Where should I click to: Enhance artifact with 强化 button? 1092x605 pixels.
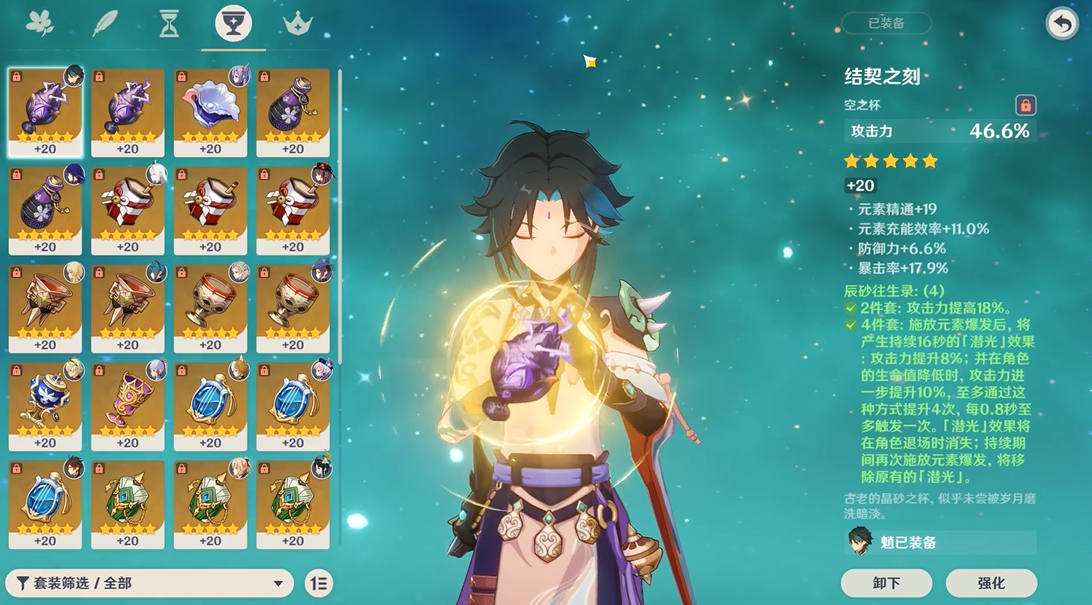pyautogui.click(x=991, y=583)
